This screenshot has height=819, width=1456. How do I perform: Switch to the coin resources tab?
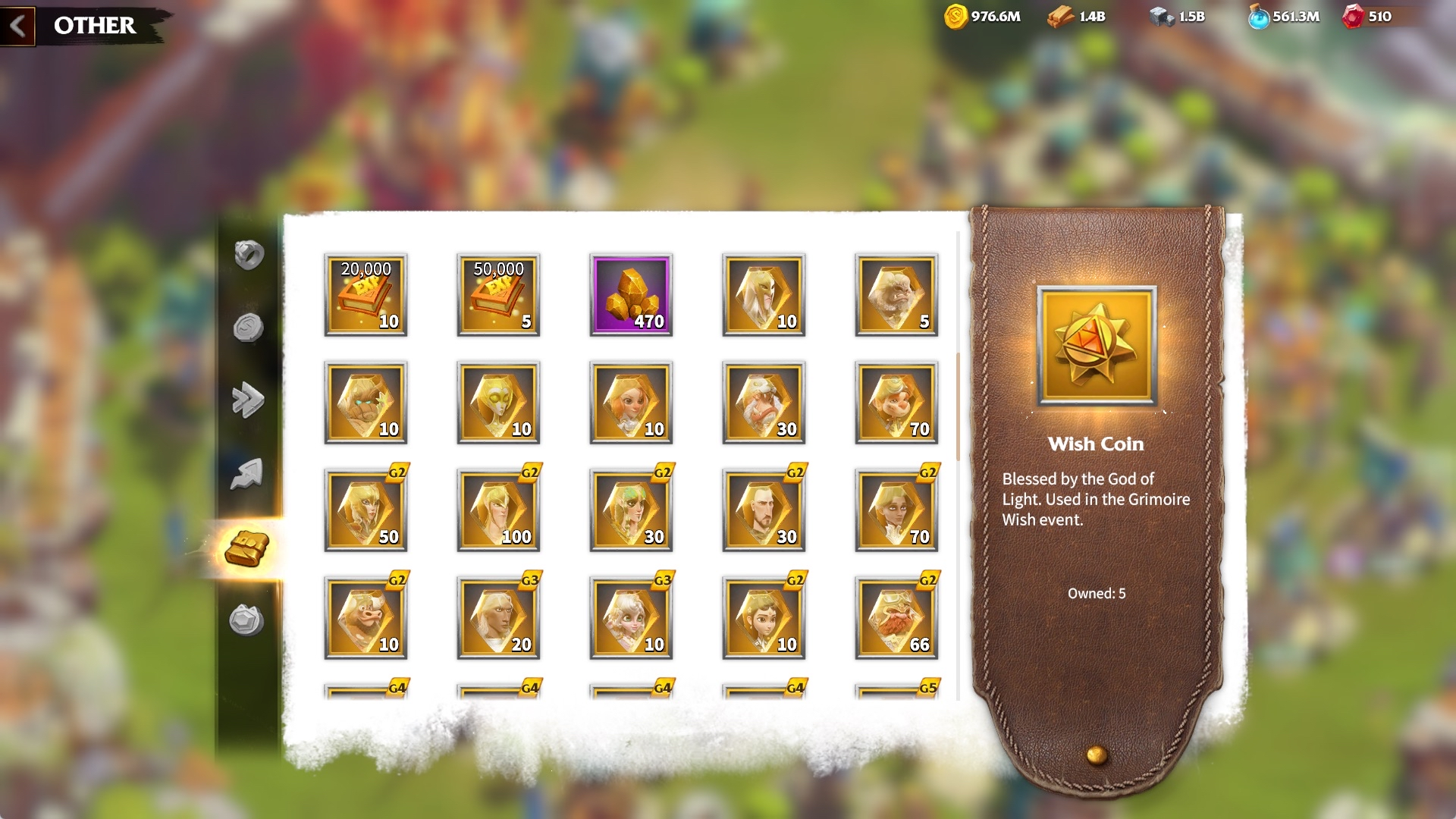[247, 328]
